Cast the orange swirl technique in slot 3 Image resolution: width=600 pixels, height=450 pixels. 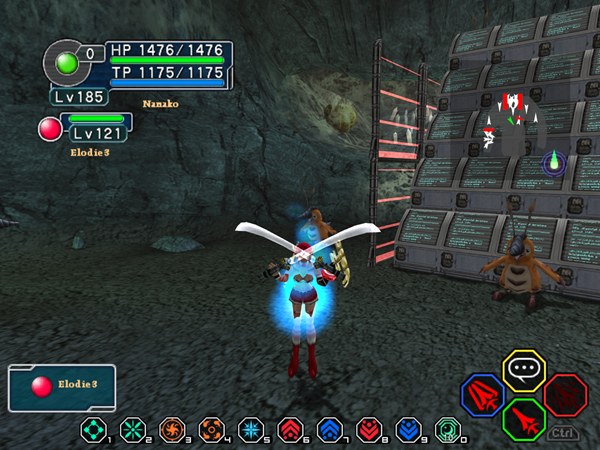pos(171,431)
